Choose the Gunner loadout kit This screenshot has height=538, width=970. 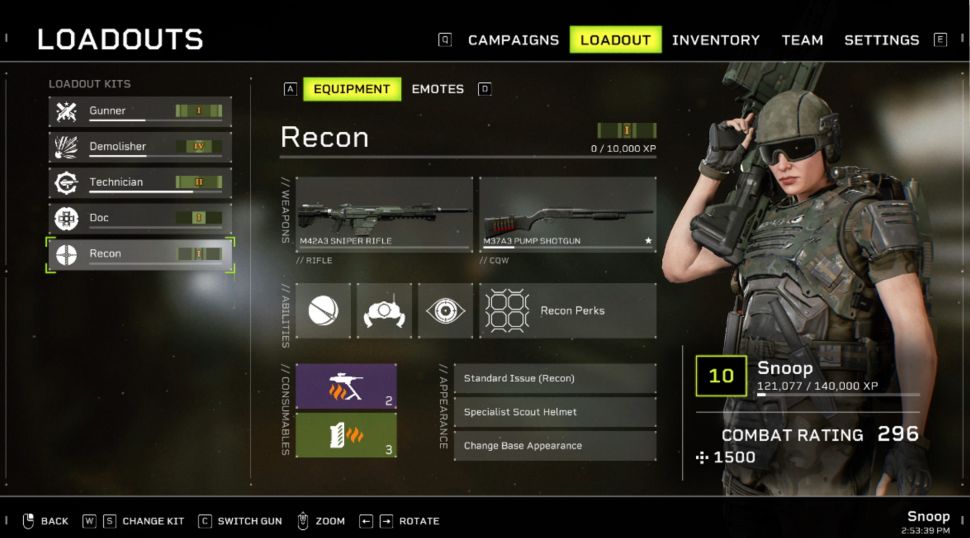click(140, 111)
